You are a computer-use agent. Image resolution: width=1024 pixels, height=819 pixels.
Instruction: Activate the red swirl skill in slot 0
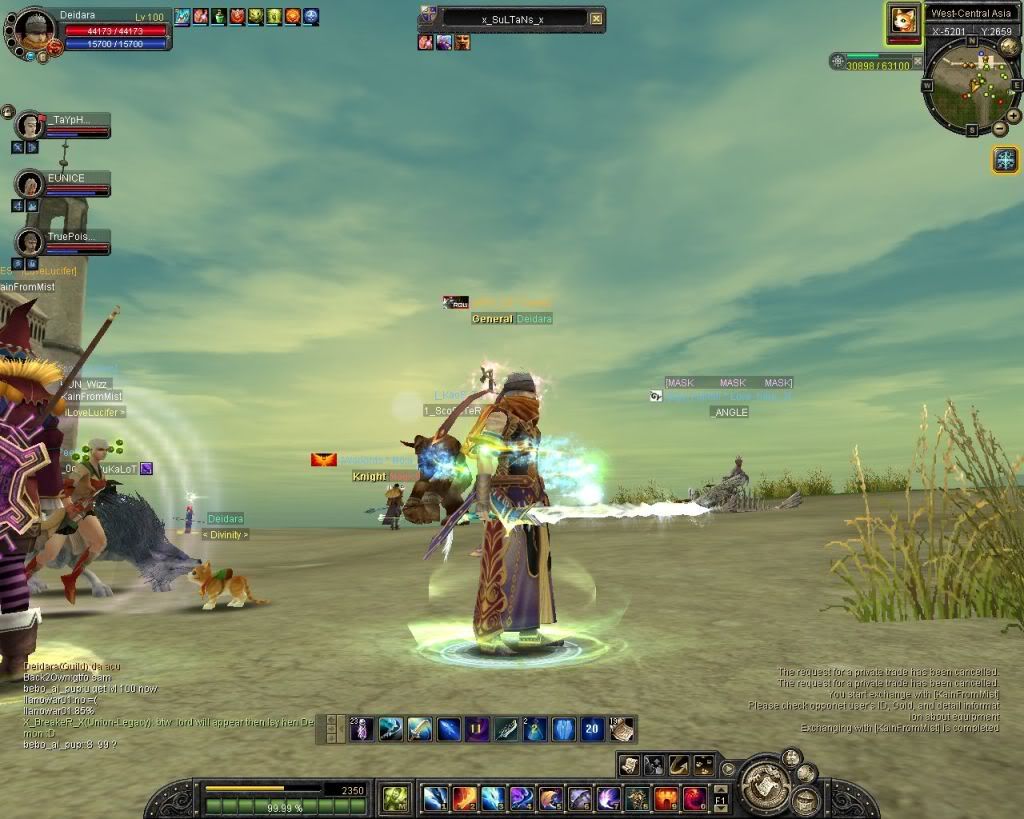[x=694, y=798]
